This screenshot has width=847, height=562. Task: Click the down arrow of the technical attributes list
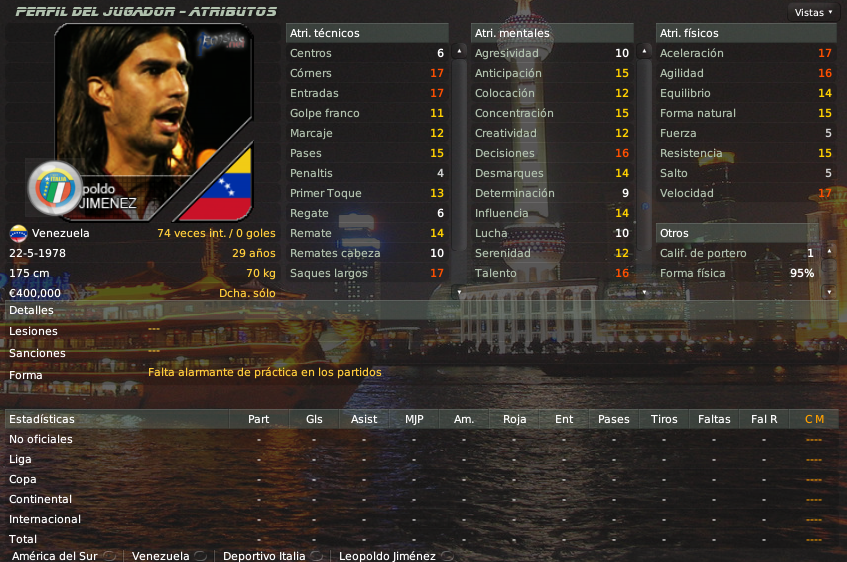pos(459,291)
